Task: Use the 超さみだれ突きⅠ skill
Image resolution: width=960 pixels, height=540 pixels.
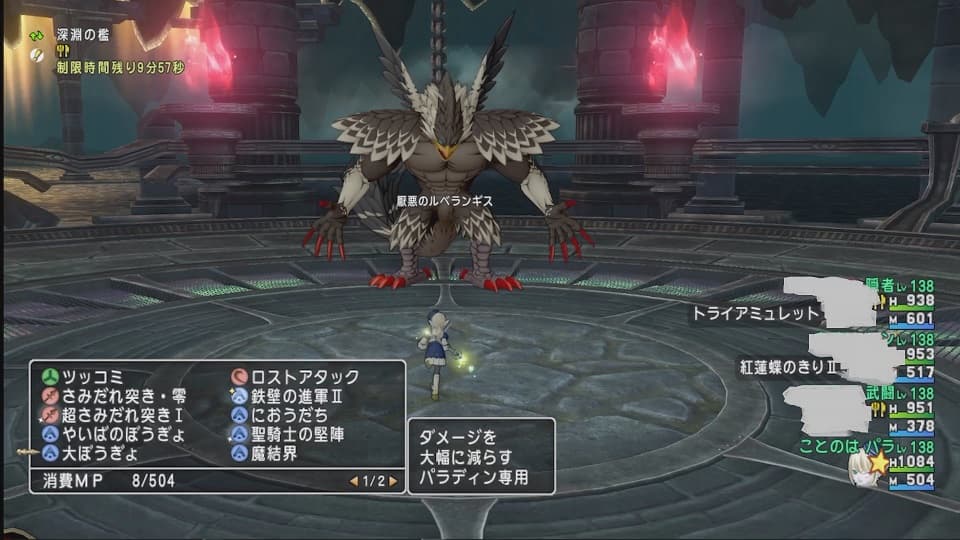Action: [117, 415]
